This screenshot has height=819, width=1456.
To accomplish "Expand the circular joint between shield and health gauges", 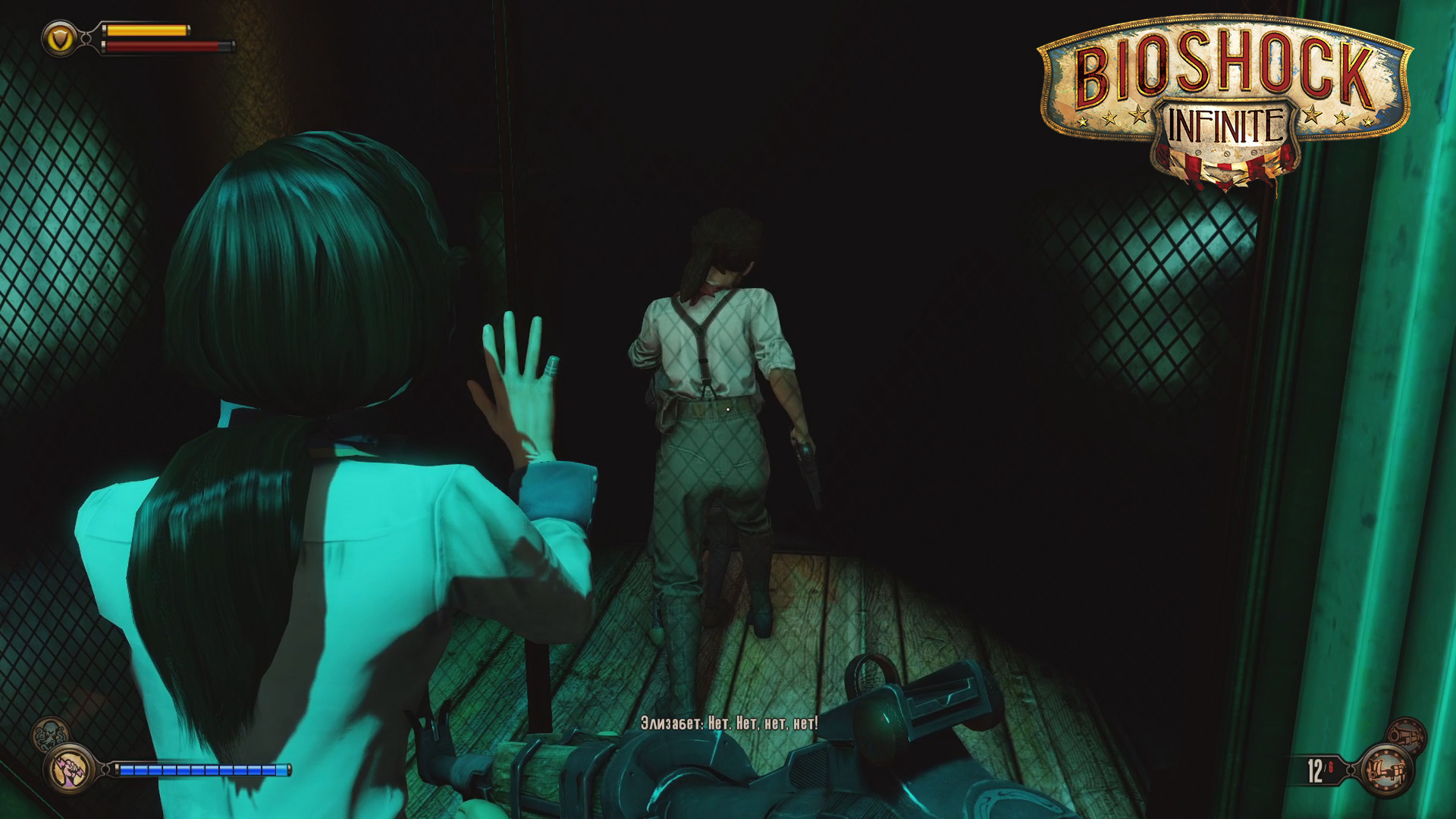I will tap(85, 37).
